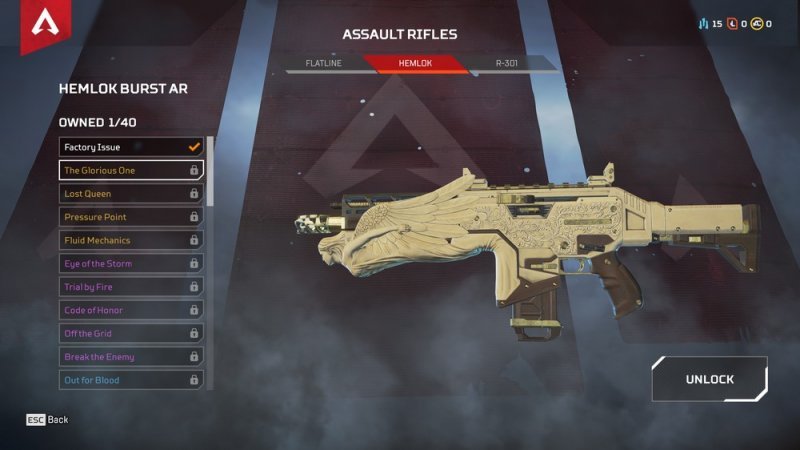Select the Code of Honor skin
800x450 pixels.
pyautogui.click(x=131, y=310)
